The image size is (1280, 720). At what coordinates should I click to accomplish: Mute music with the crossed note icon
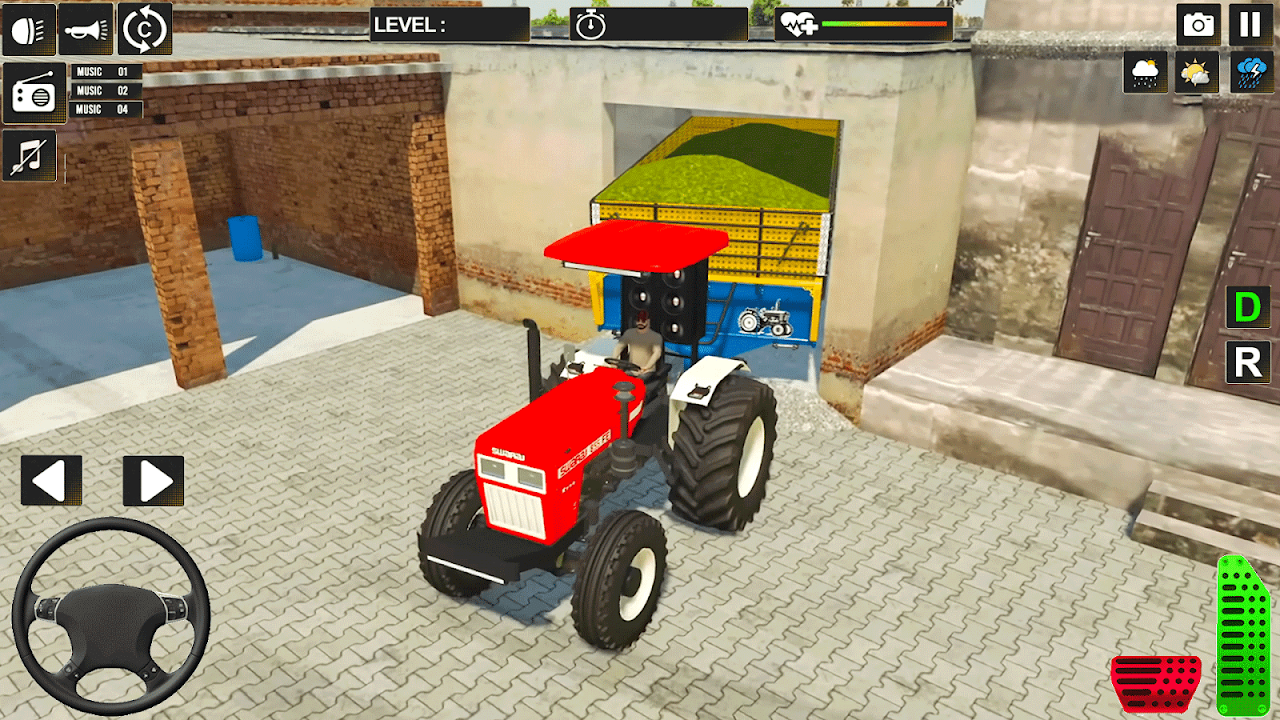point(29,156)
